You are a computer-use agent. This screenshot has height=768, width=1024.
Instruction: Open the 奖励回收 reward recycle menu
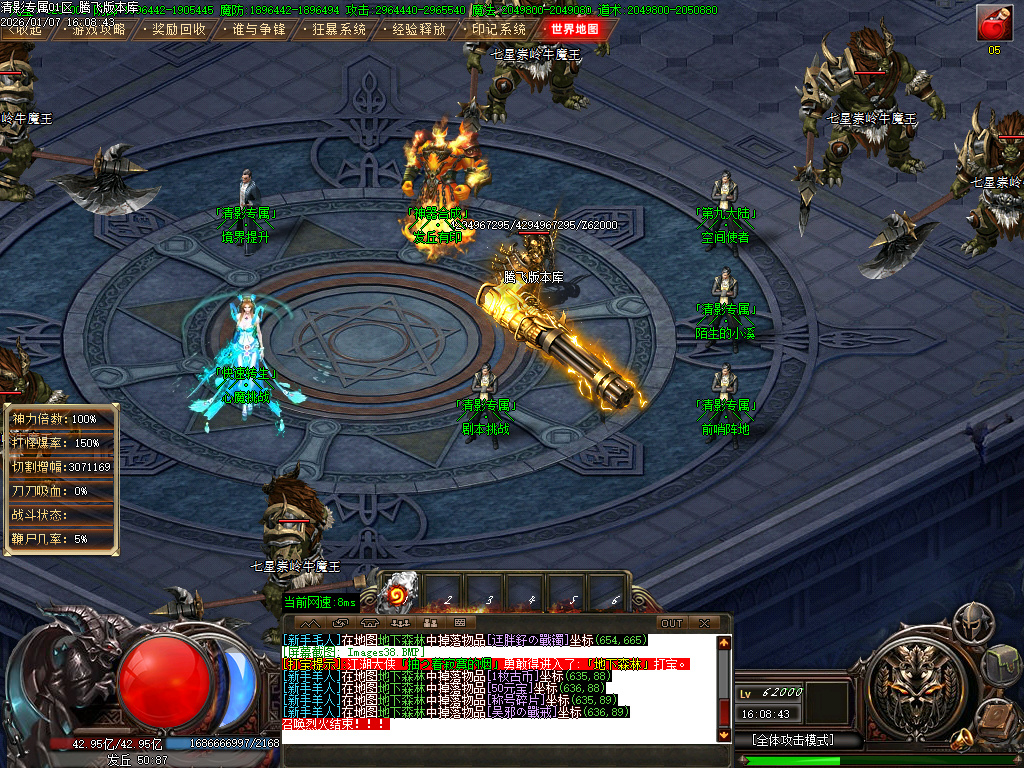point(178,30)
